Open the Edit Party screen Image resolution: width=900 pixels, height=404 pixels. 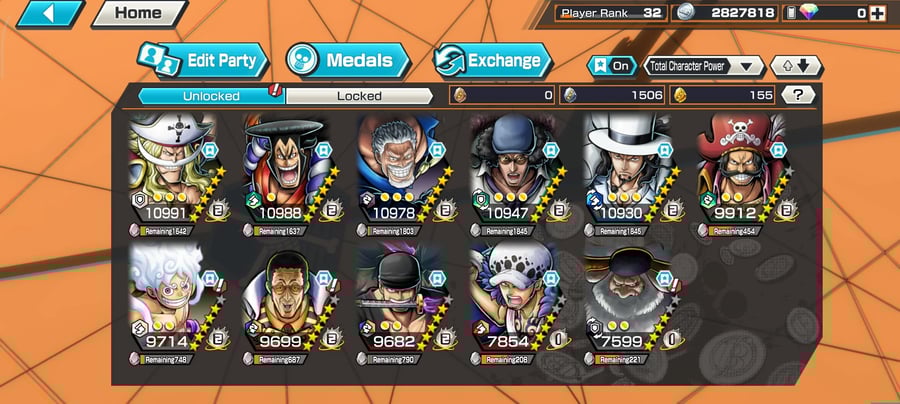click(203, 60)
